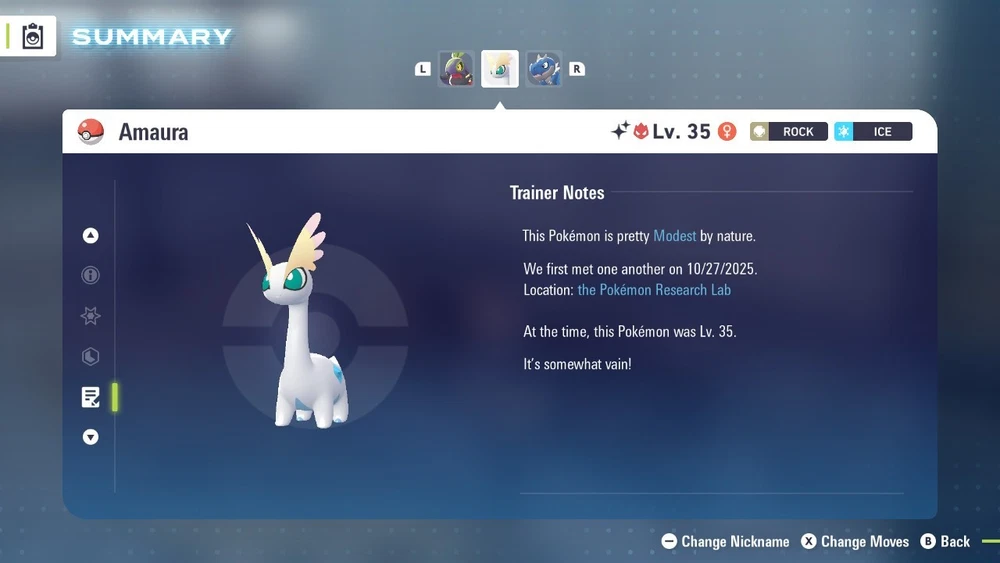
Task: Switch to the blue dinosaur Pokémon portrait
Action: (543, 69)
